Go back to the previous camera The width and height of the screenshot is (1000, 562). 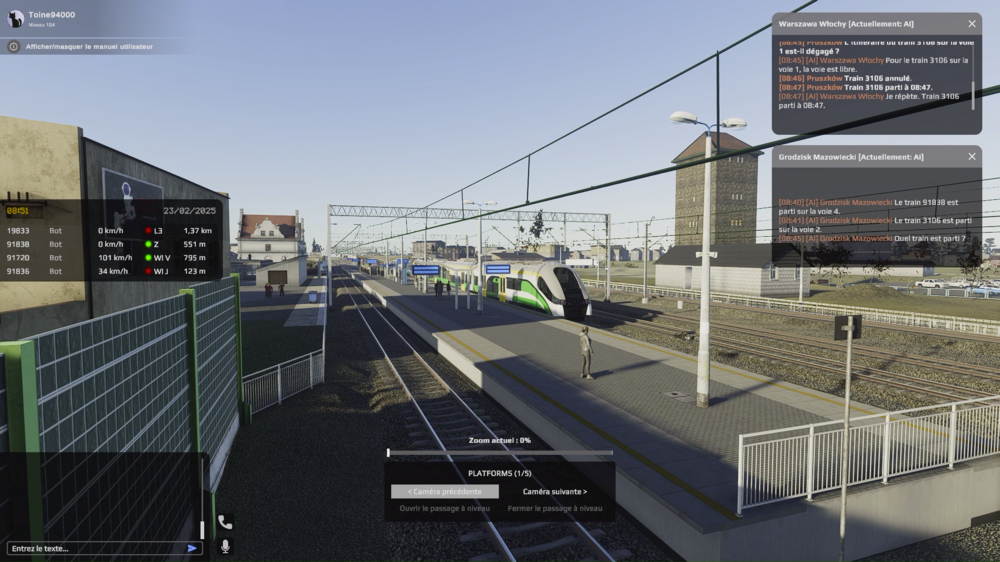(x=444, y=491)
